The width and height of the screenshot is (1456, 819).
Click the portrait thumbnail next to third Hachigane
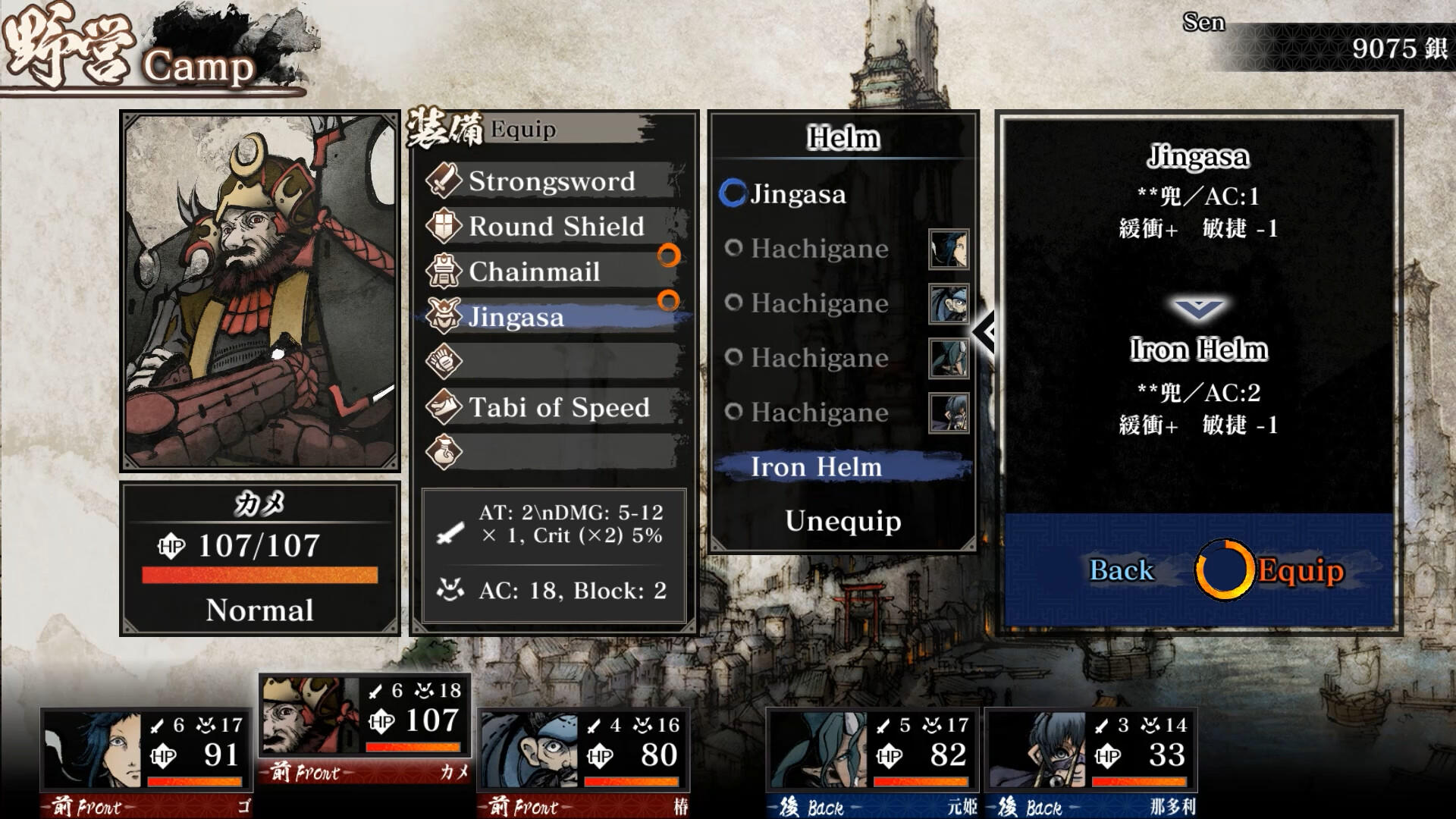coord(950,358)
